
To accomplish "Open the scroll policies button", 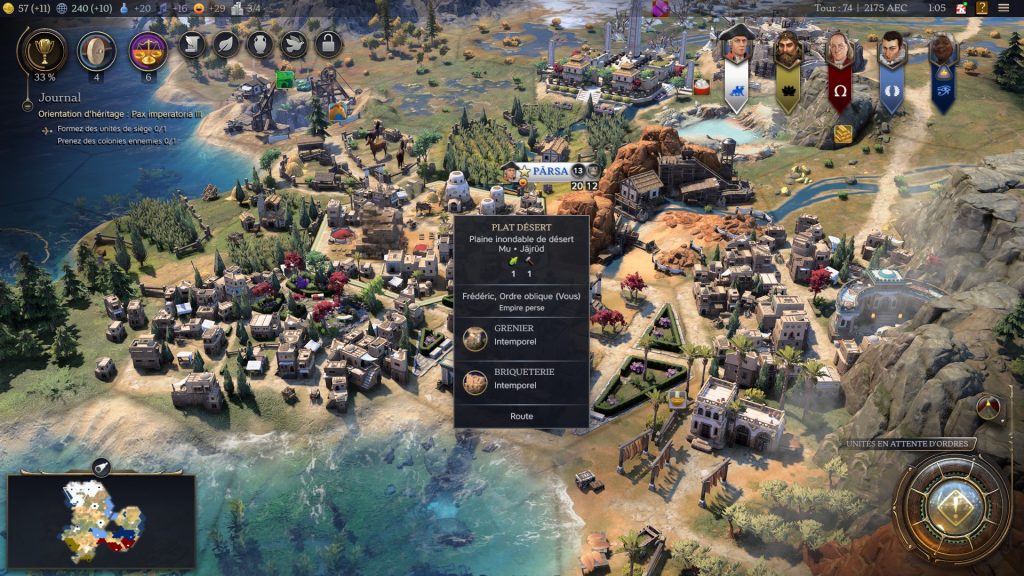I will point(193,44).
